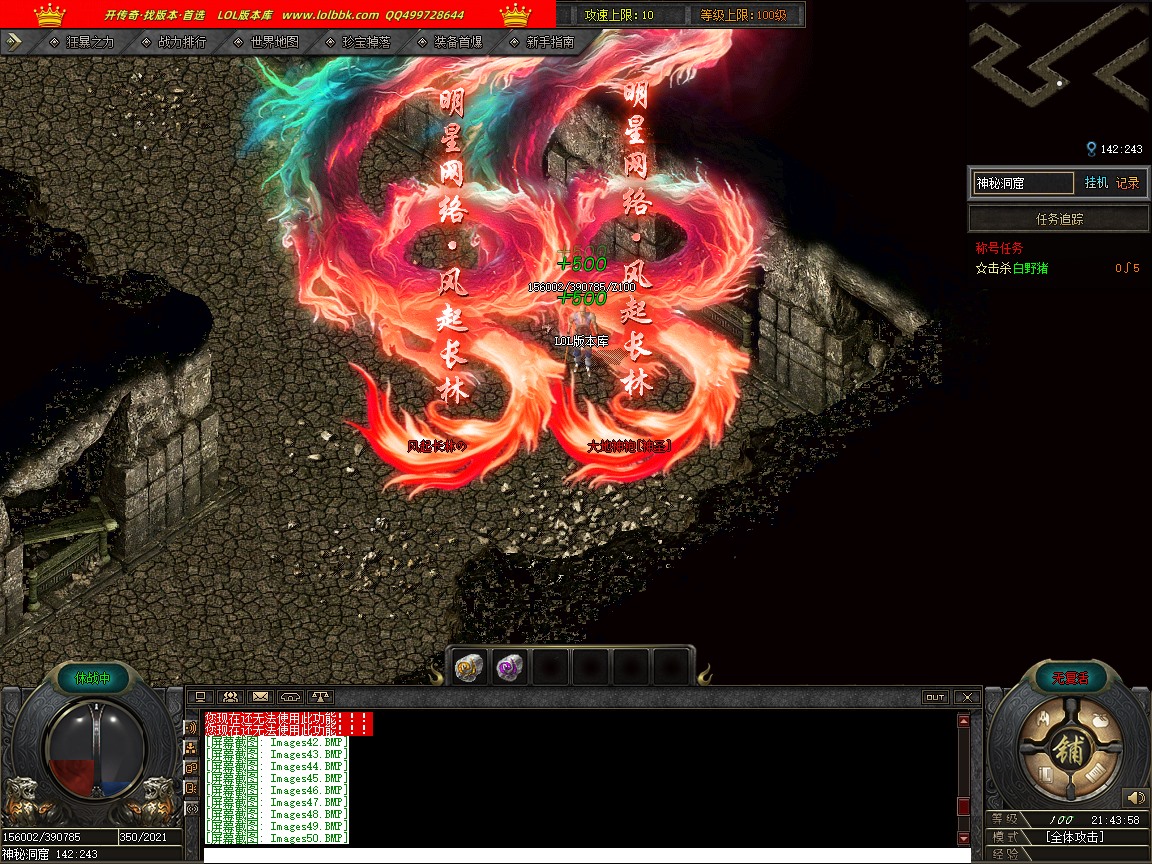
Task: Toggle the sound speaker icon
Action: (1134, 798)
